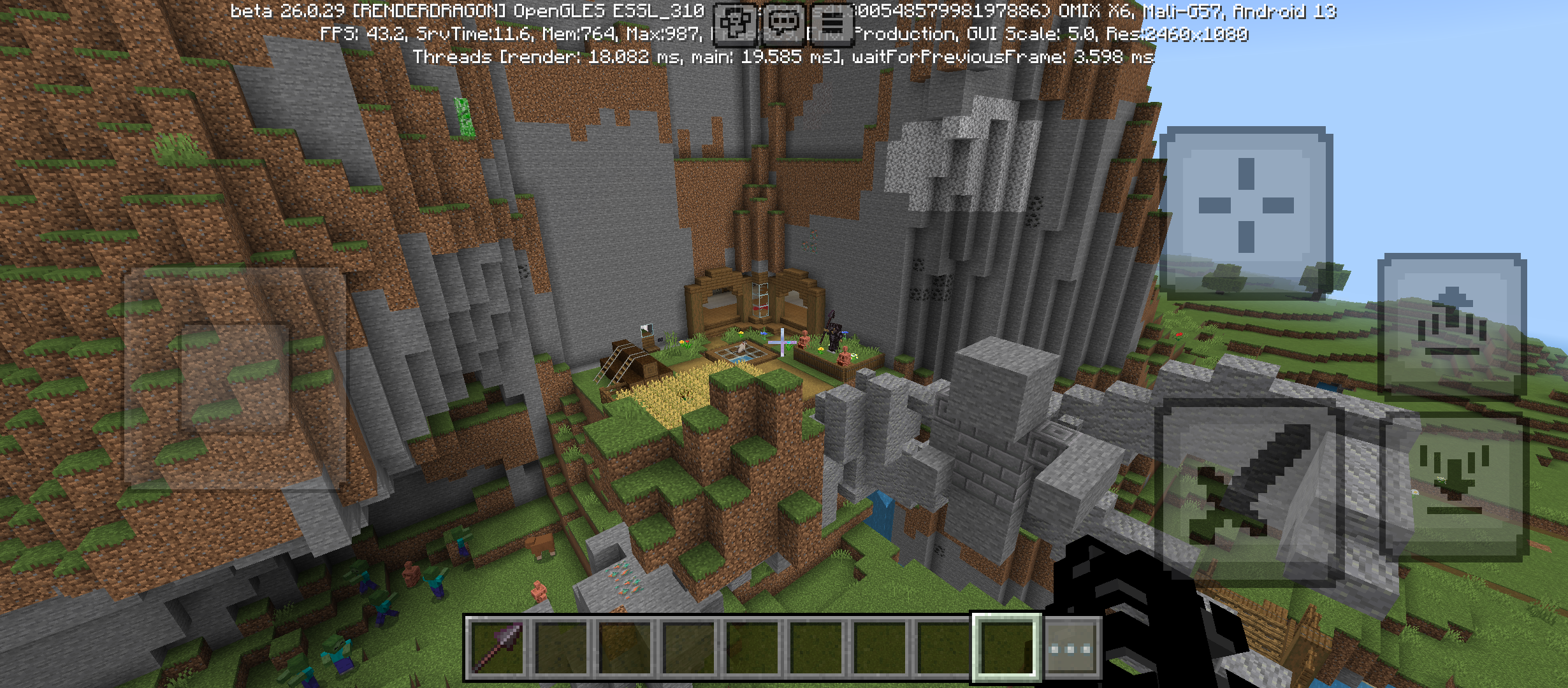
Task: Tap the crosshair aim button
Action: pyautogui.click(x=1245, y=206)
